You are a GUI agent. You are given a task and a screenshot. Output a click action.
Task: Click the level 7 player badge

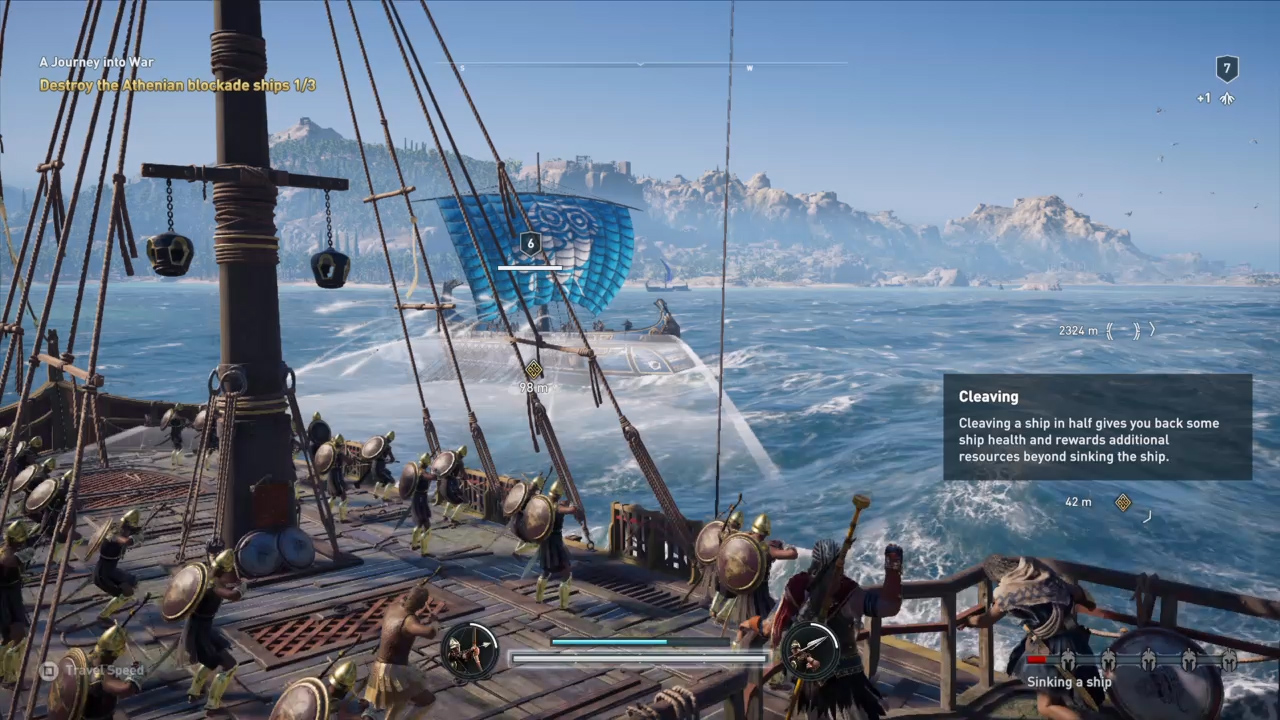tap(1227, 69)
